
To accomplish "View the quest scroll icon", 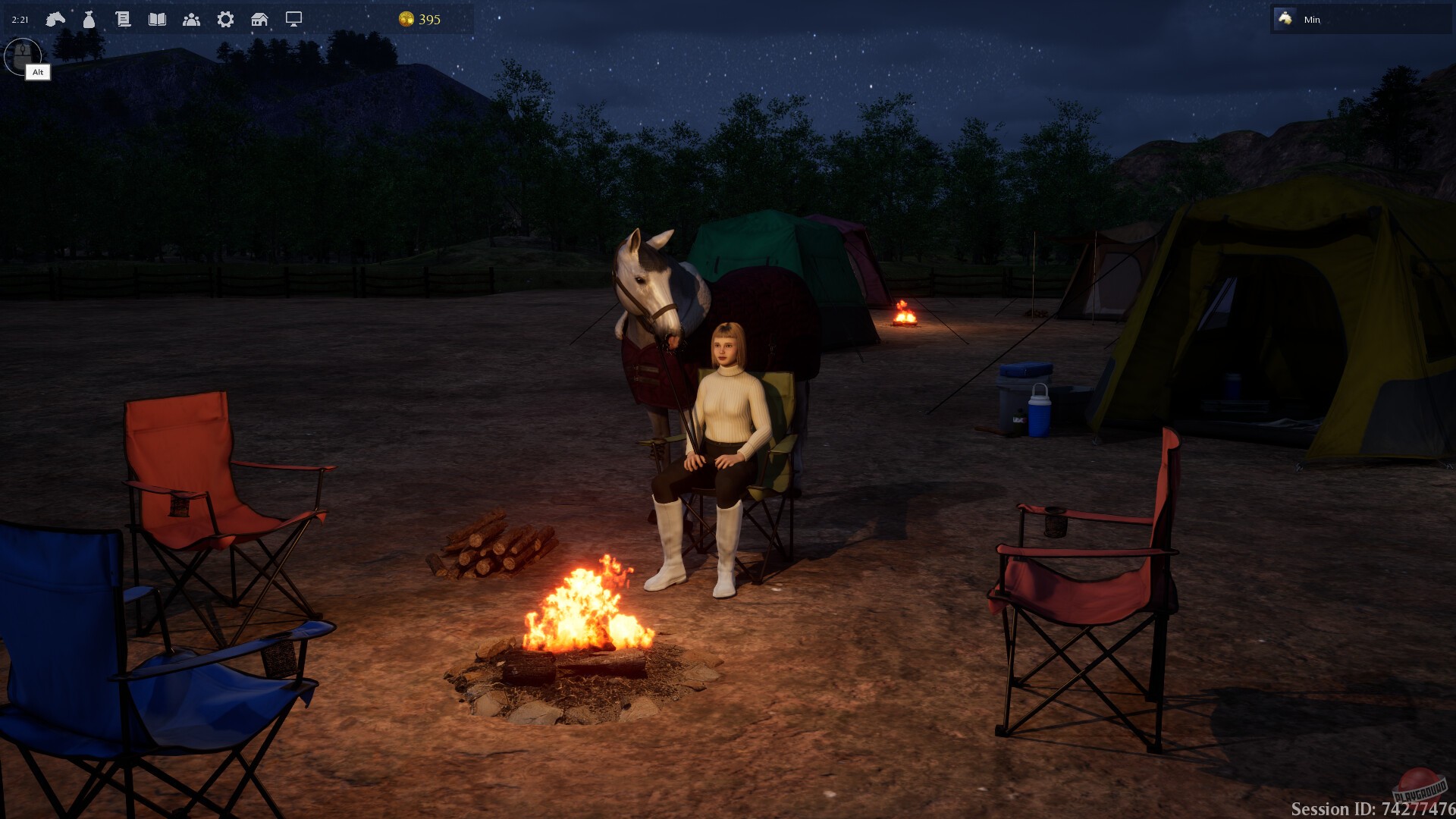I will (124, 19).
